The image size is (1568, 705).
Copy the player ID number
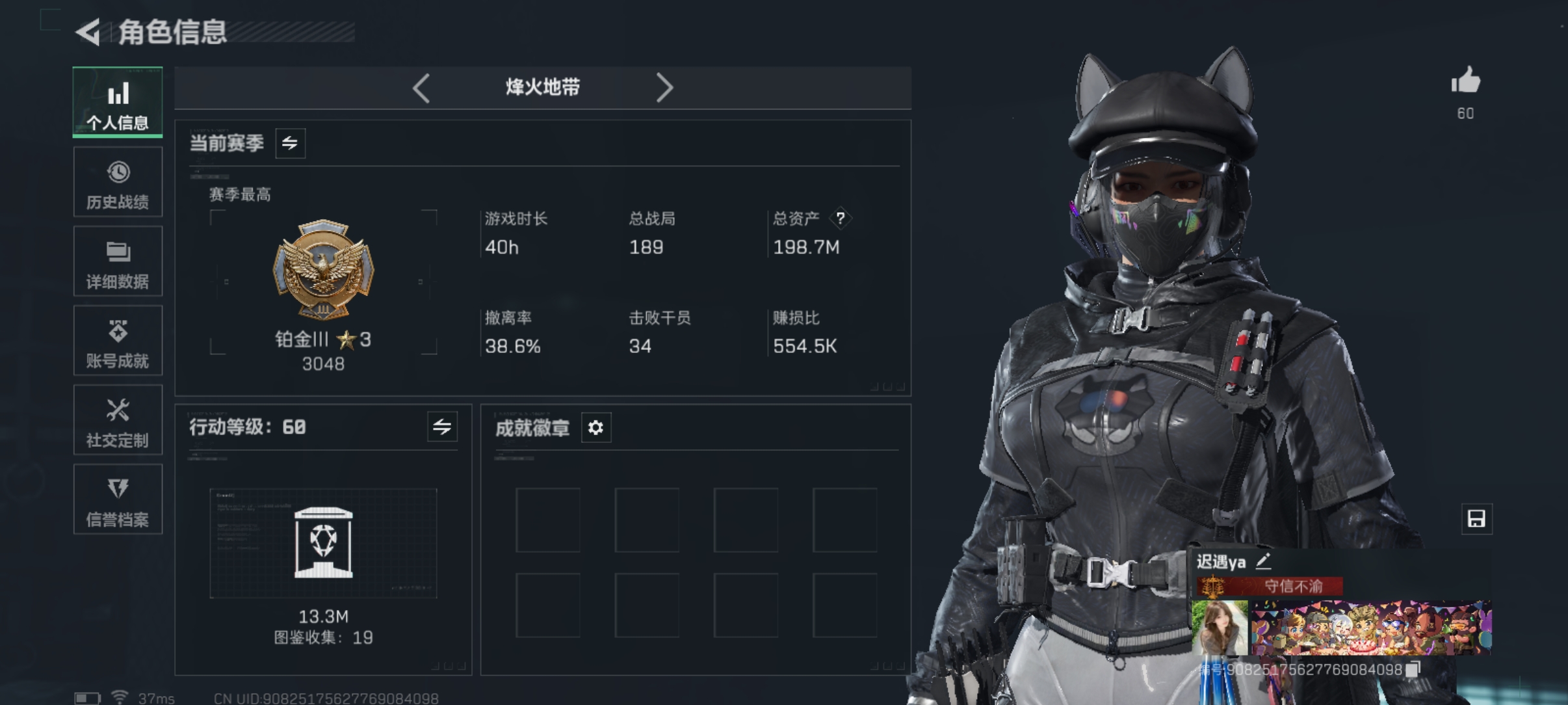click(x=1413, y=669)
